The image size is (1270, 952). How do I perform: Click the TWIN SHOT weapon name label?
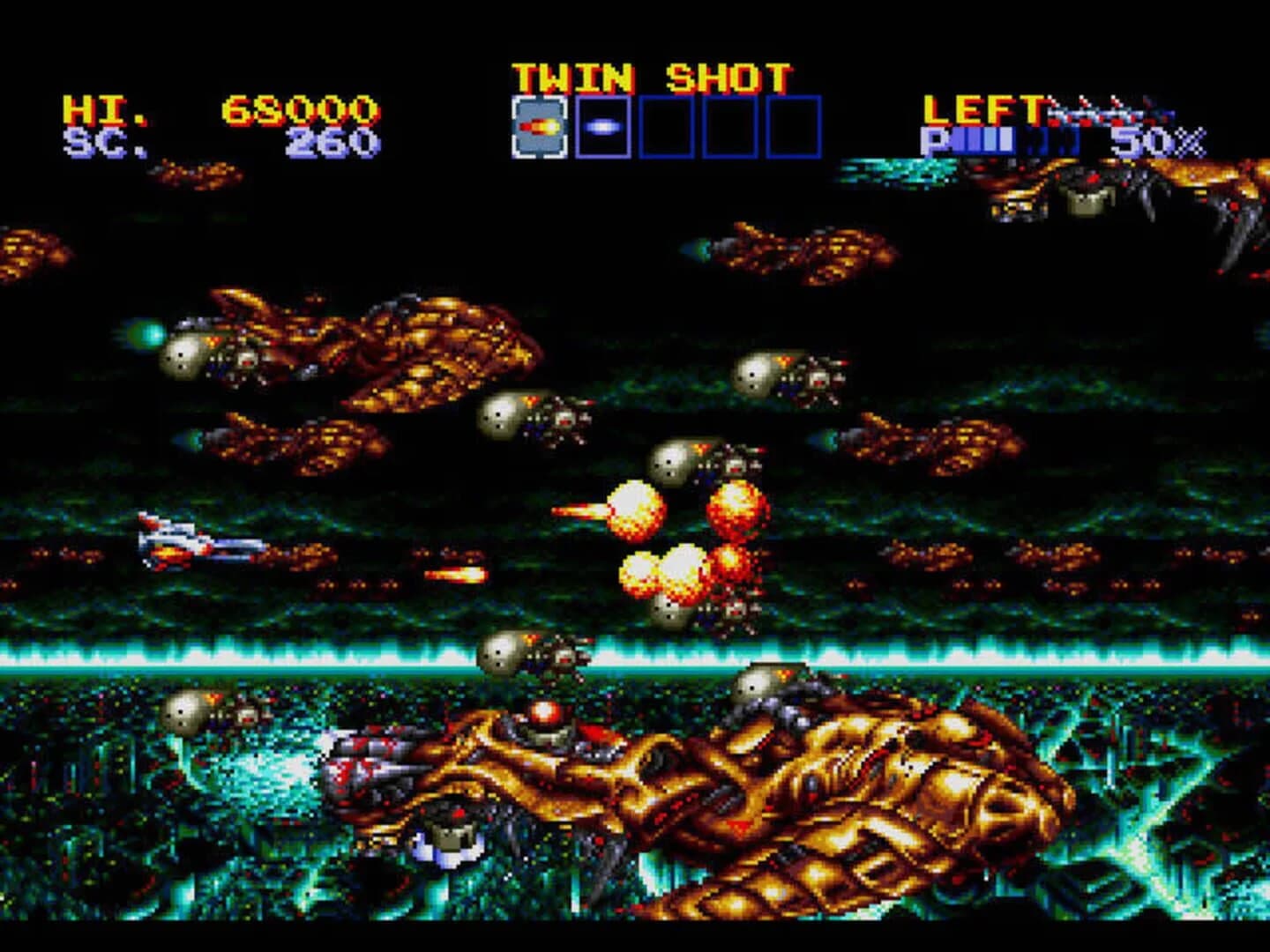tap(653, 75)
